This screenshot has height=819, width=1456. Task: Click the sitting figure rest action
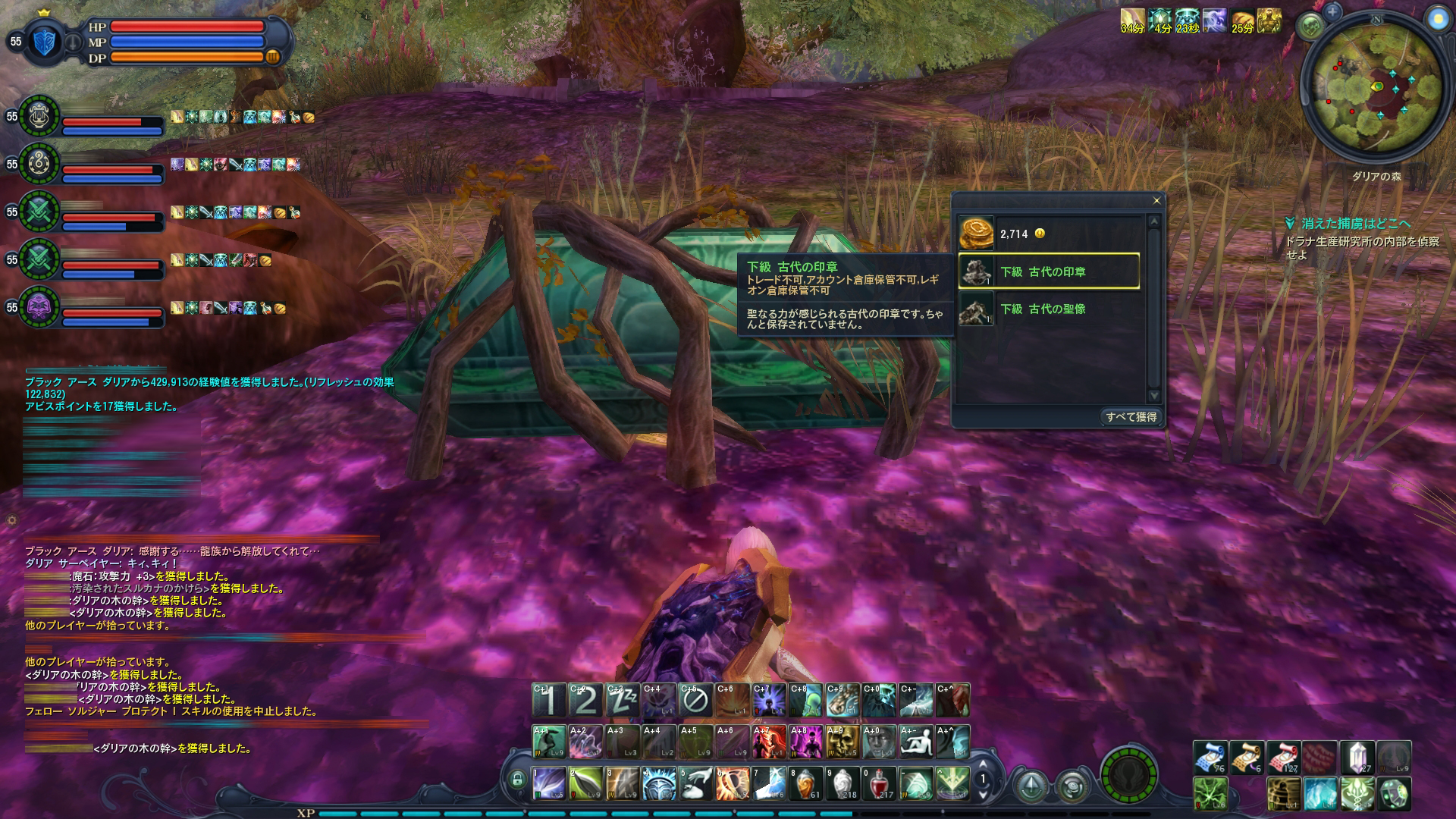coord(916,742)
